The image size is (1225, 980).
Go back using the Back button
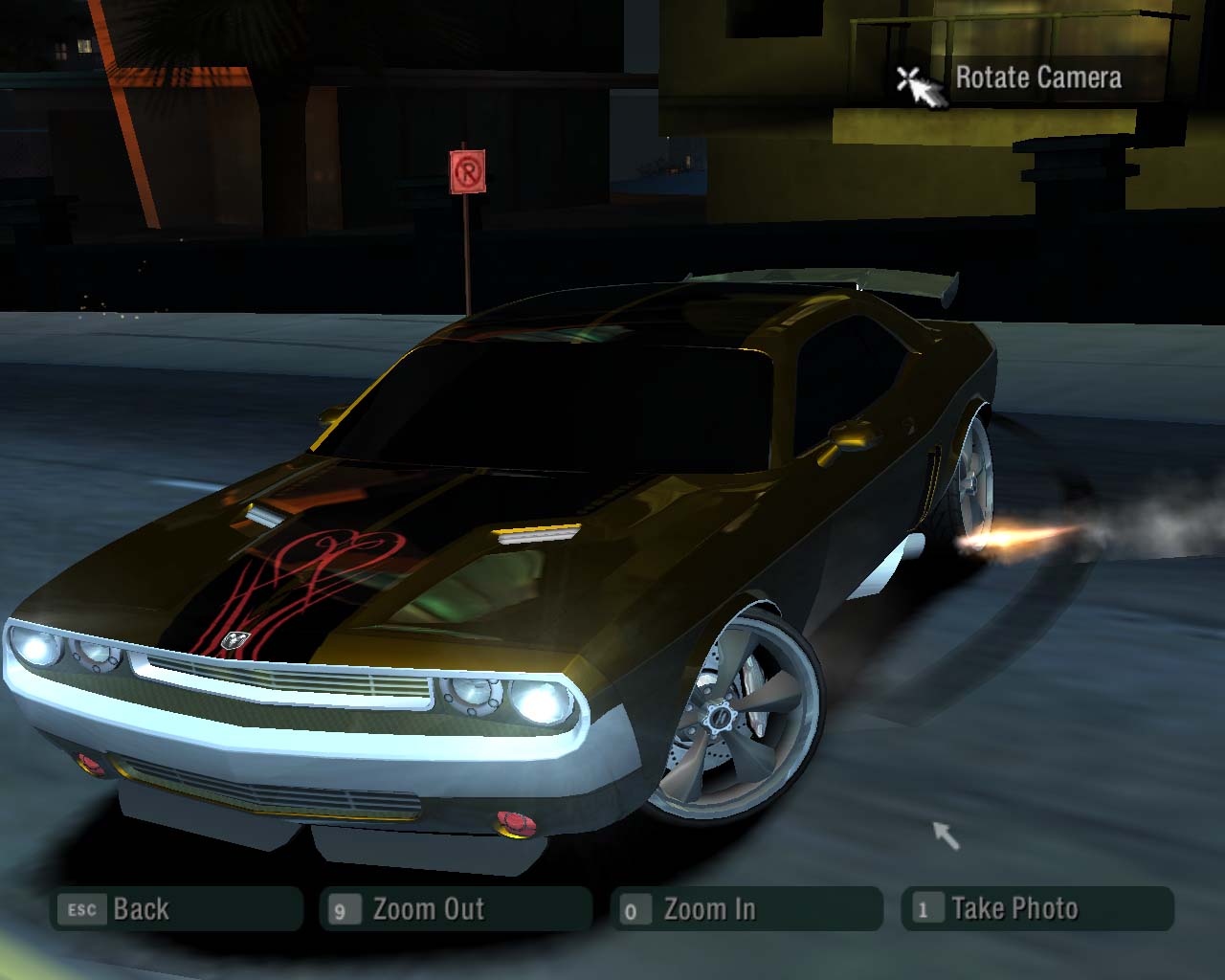click(176, 909)
